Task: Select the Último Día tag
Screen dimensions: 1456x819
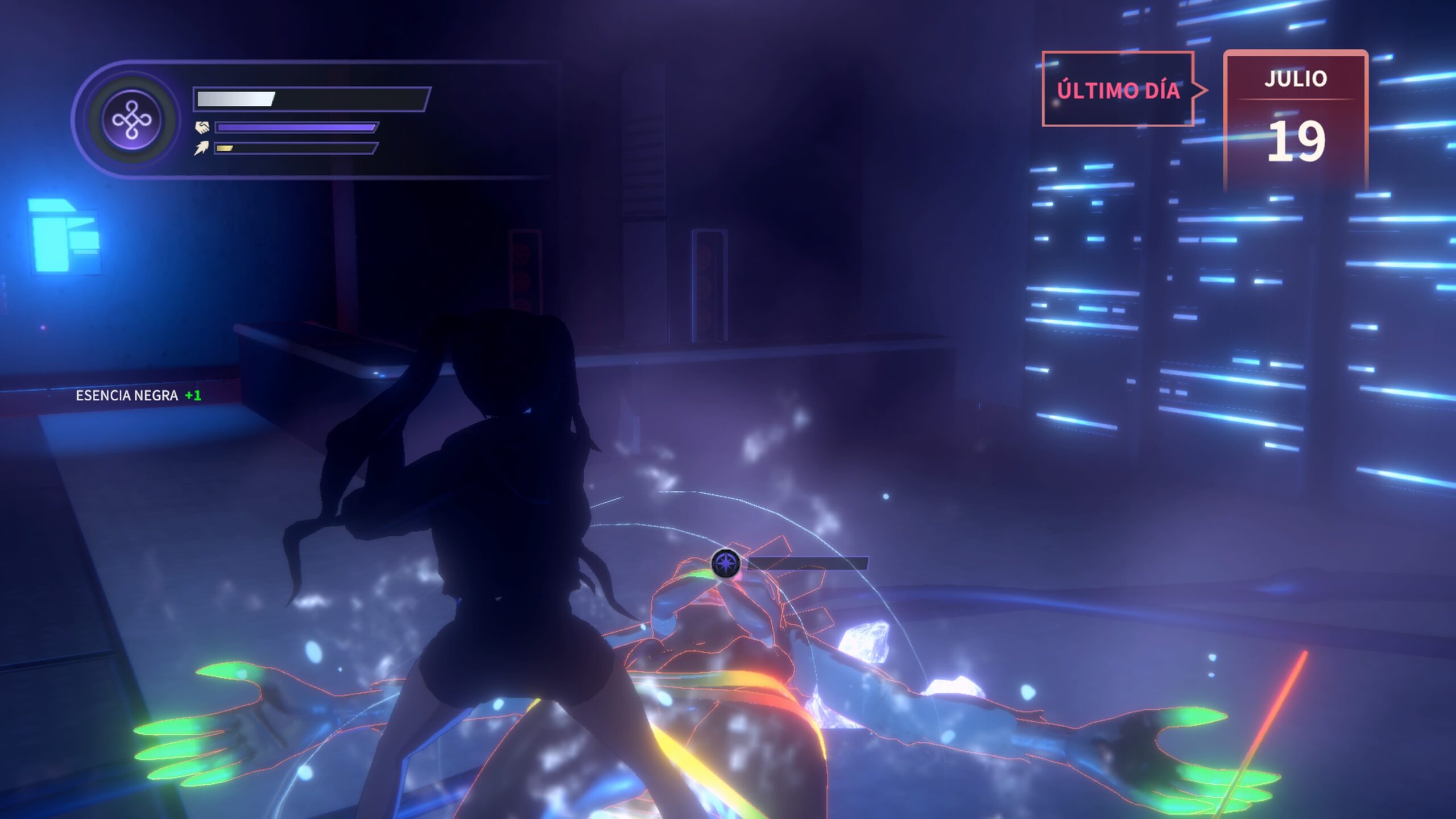Action: [x=1118, y=89]
